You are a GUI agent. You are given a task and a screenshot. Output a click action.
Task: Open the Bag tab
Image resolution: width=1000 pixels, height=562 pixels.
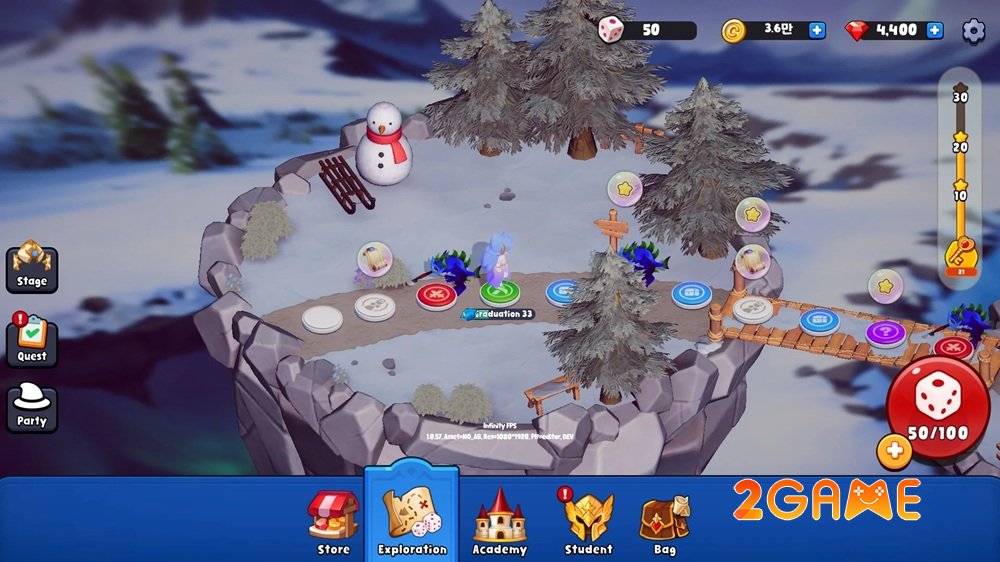click(665, 522)
